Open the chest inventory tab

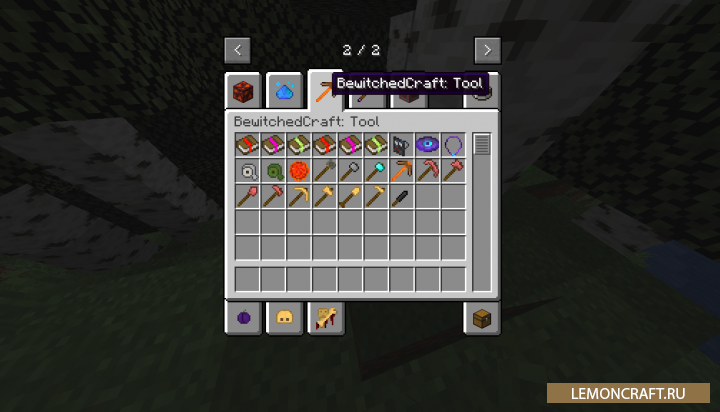coord(482,318)
